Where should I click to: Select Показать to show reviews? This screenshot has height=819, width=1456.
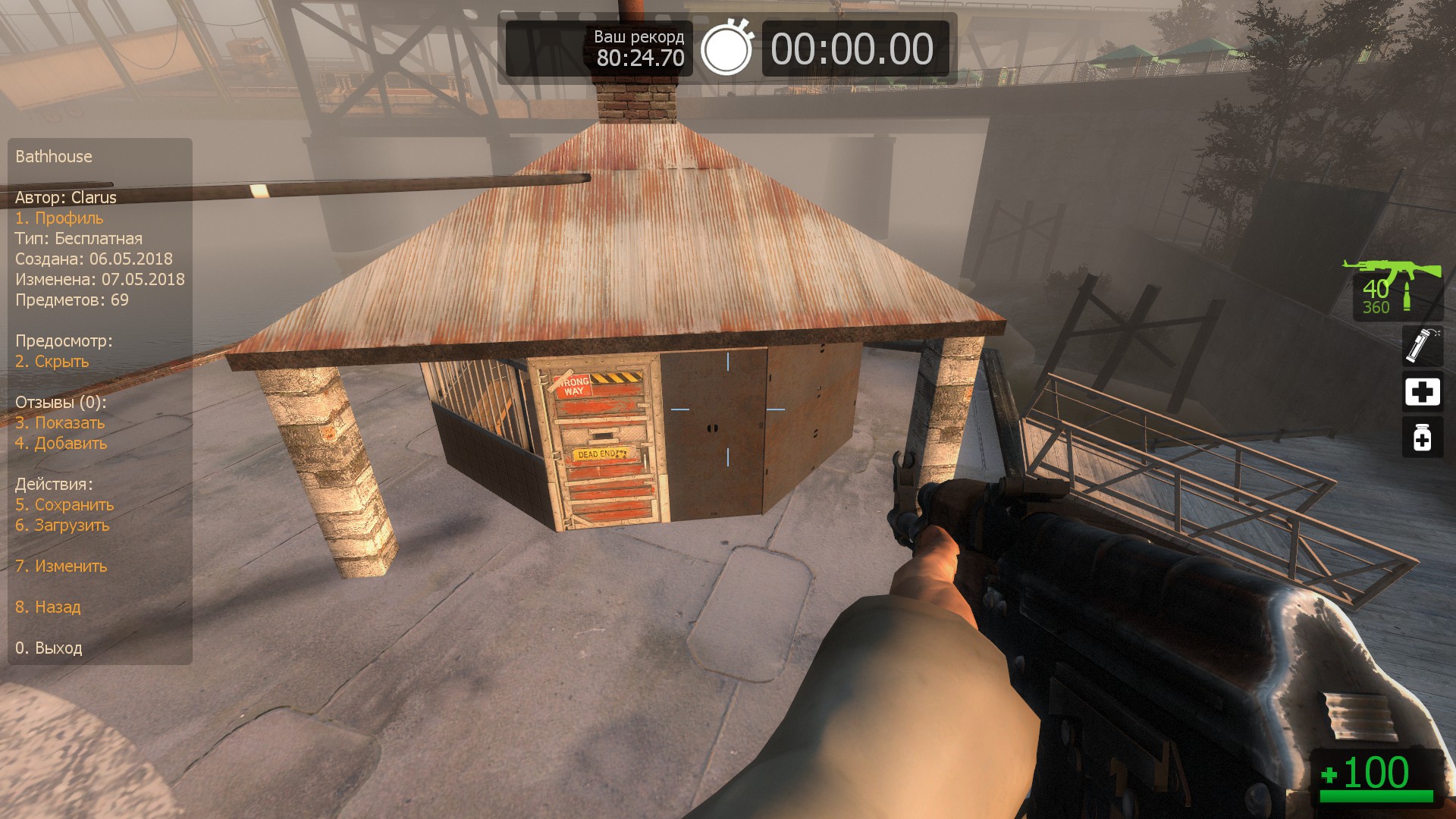coord(60,423)
